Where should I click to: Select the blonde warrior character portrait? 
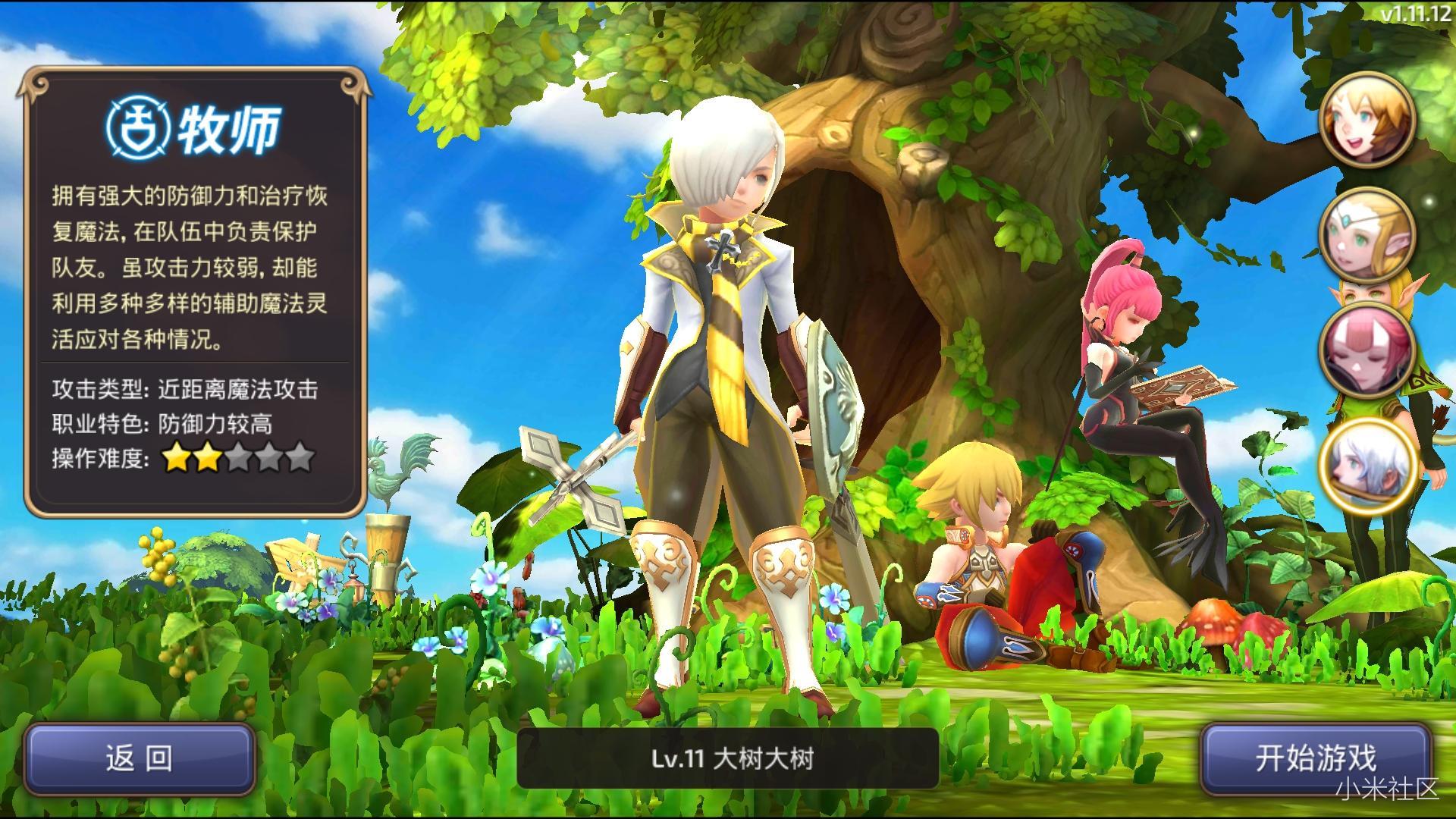[1368, 119]
